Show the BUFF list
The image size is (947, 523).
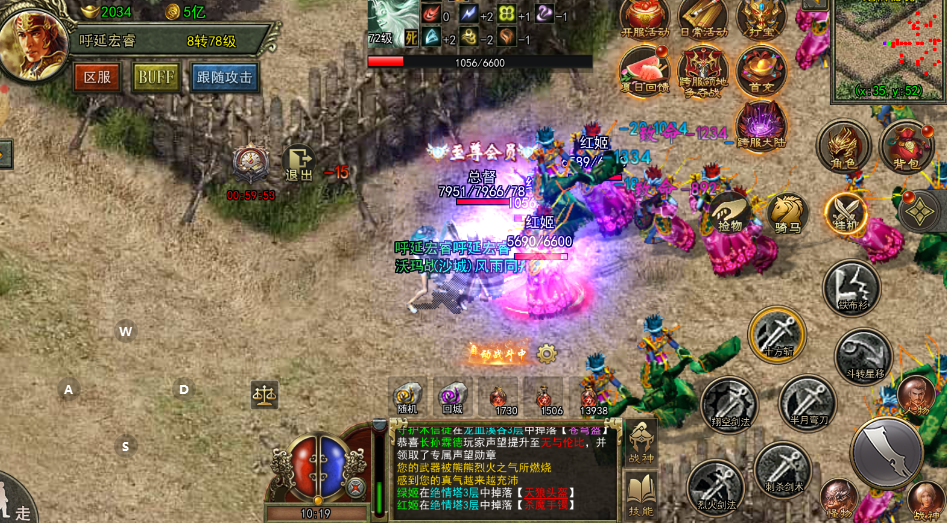point(156,77)
